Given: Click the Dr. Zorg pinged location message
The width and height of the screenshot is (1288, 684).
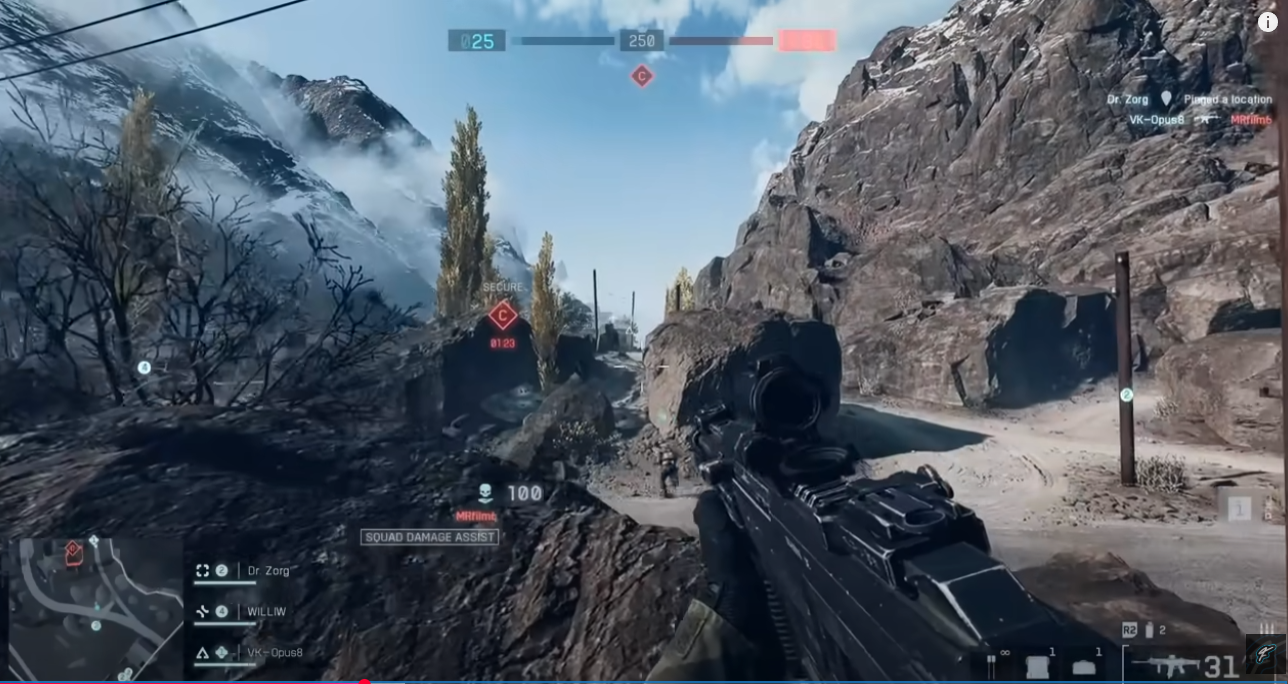Looking at the screenshot, I should tap(1189, 99).
